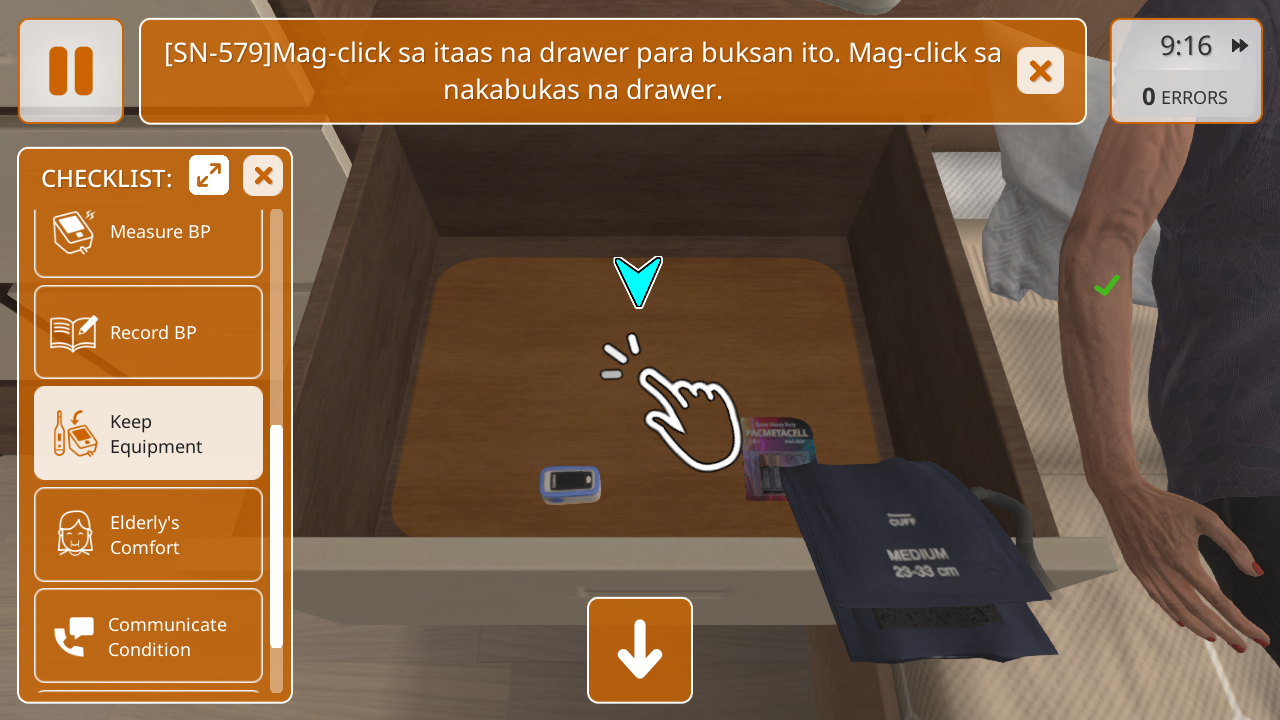1280x720 pixels.
Task: Fast-forward the timer
Action: [1240, 46]
